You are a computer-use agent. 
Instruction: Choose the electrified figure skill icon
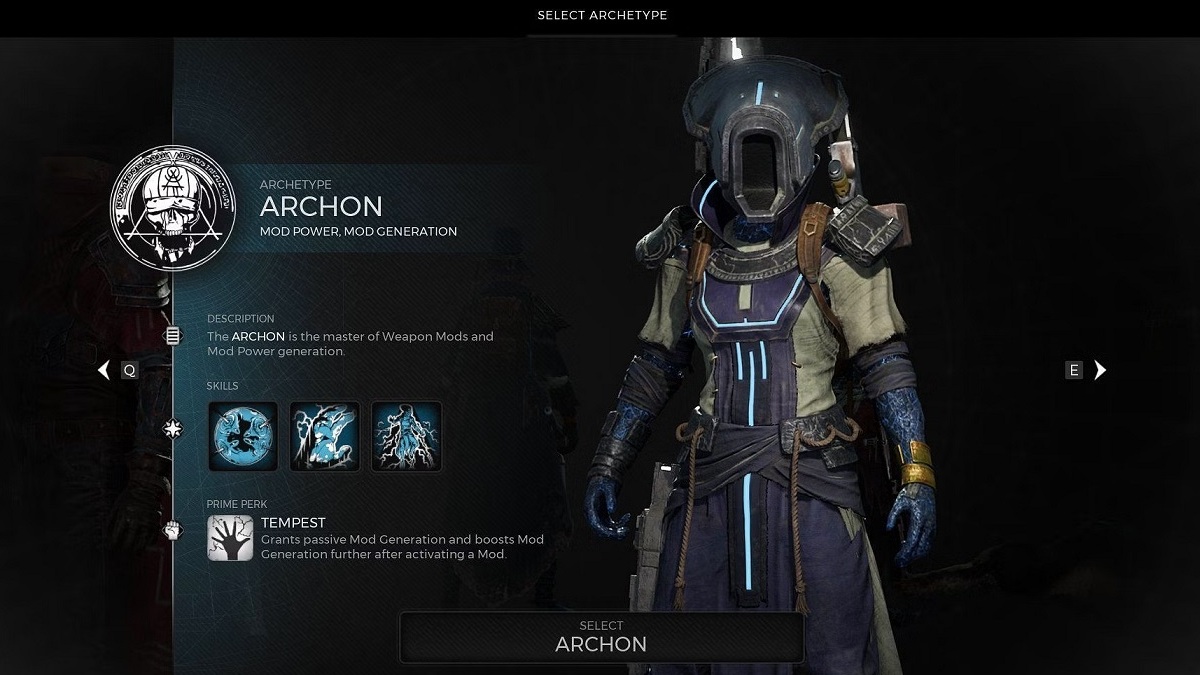tap(406, 436)
